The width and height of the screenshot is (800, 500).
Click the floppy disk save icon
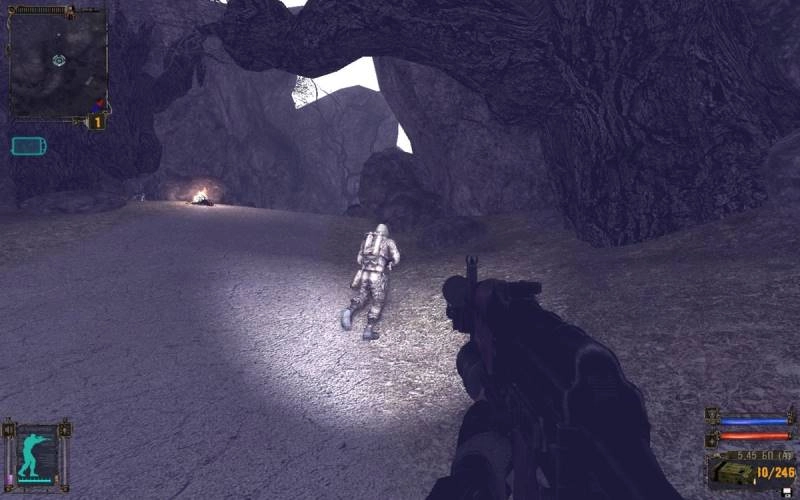click(785, 491)
